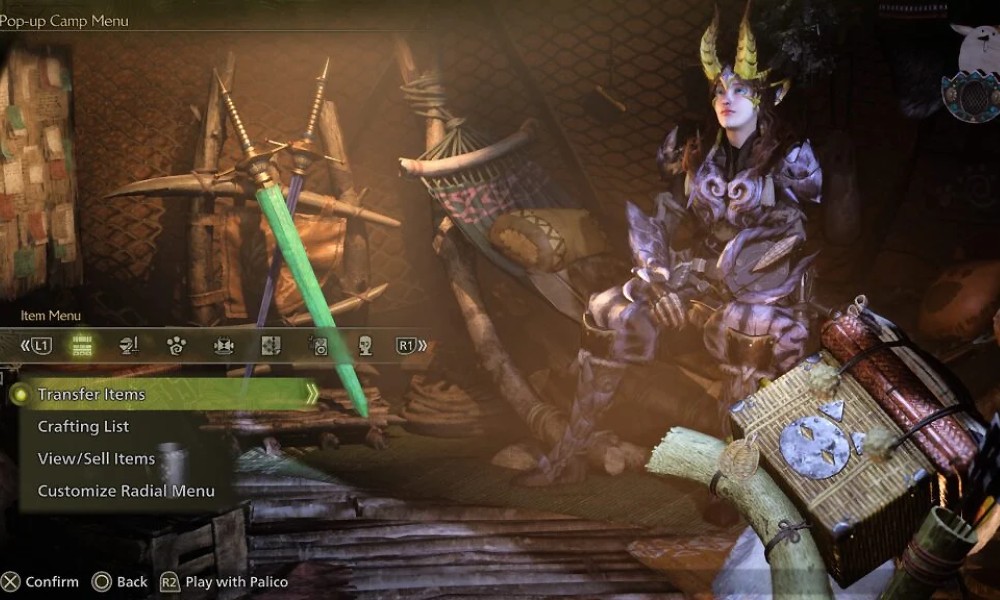Select the Transfer Items menu entry

tap(91, 395)
